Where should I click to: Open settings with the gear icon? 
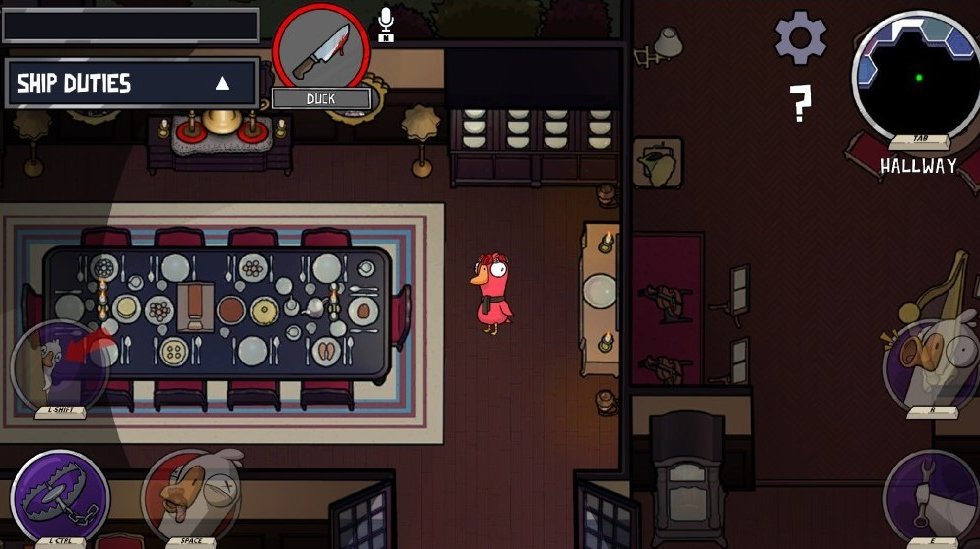pos(800,39)
